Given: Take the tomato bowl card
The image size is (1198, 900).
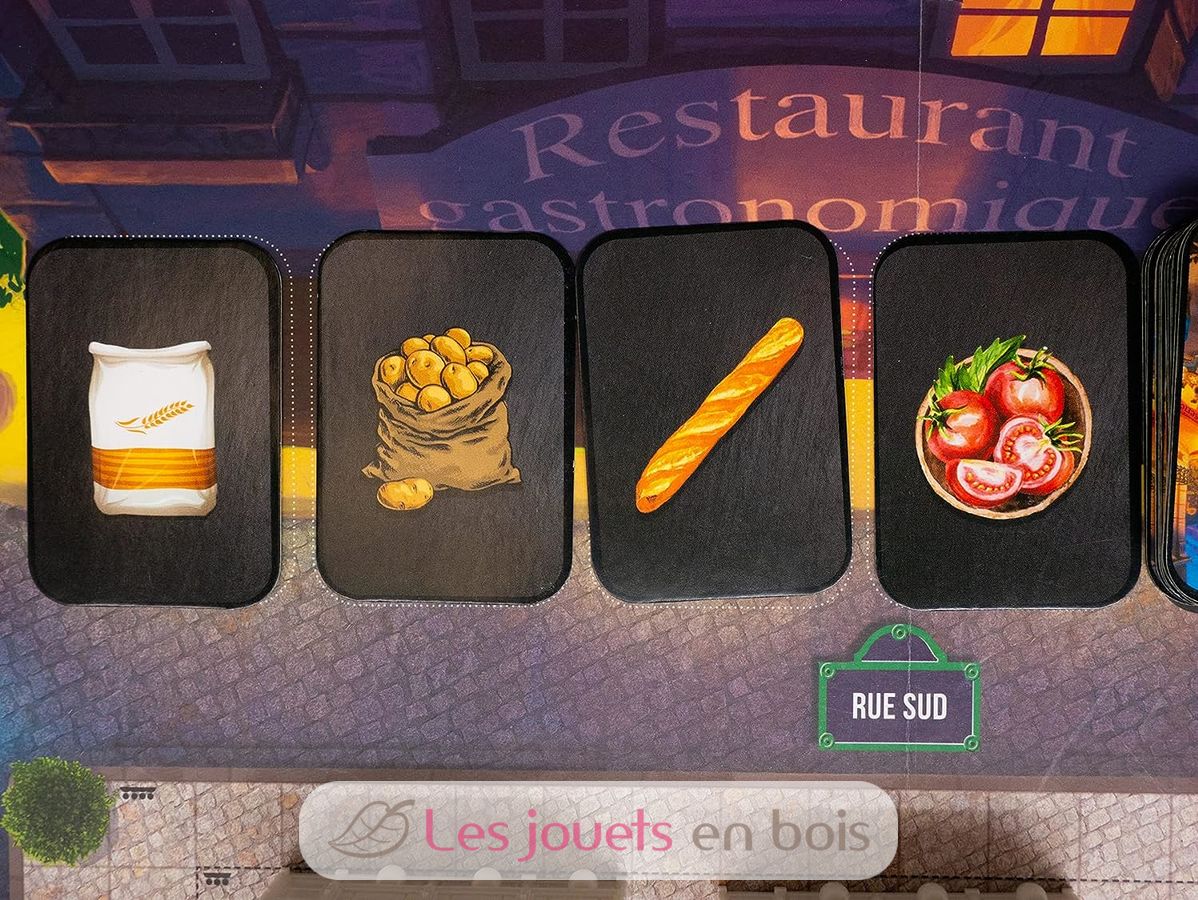Looking at the screenshot, I should [1004, 422].
